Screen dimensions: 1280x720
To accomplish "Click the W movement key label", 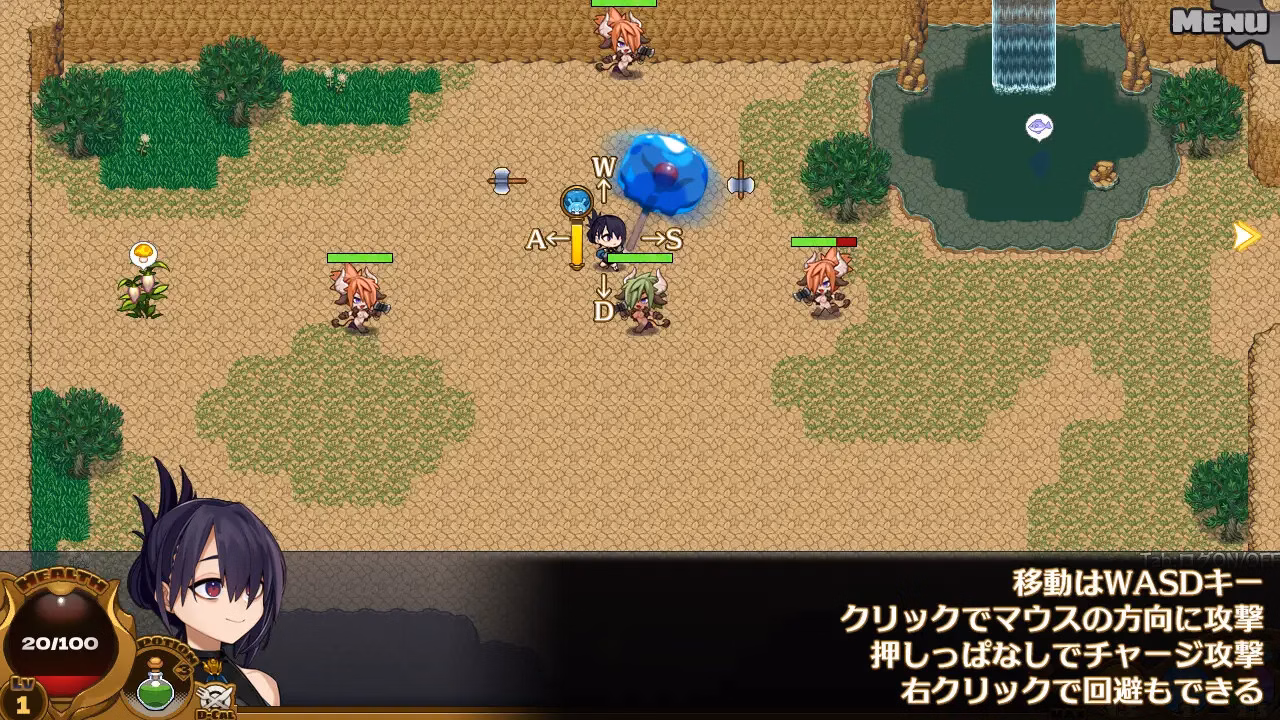I will 602,165.
